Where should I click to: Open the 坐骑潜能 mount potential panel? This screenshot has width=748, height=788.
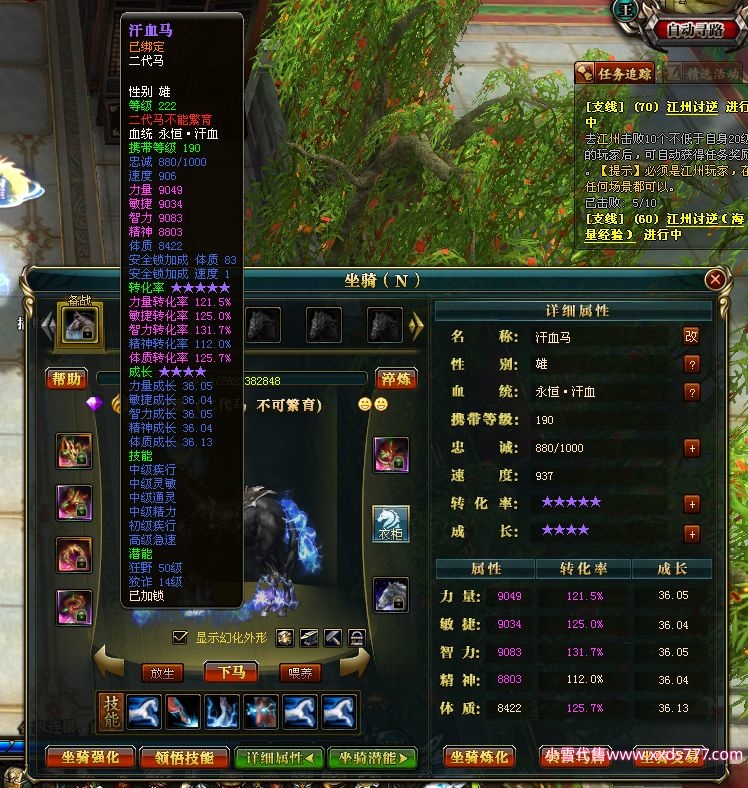[372, 758]
